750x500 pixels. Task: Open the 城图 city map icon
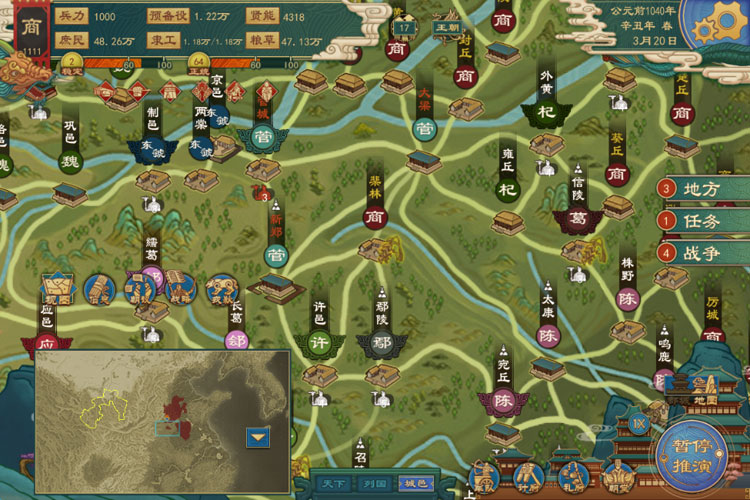(57, 290)
